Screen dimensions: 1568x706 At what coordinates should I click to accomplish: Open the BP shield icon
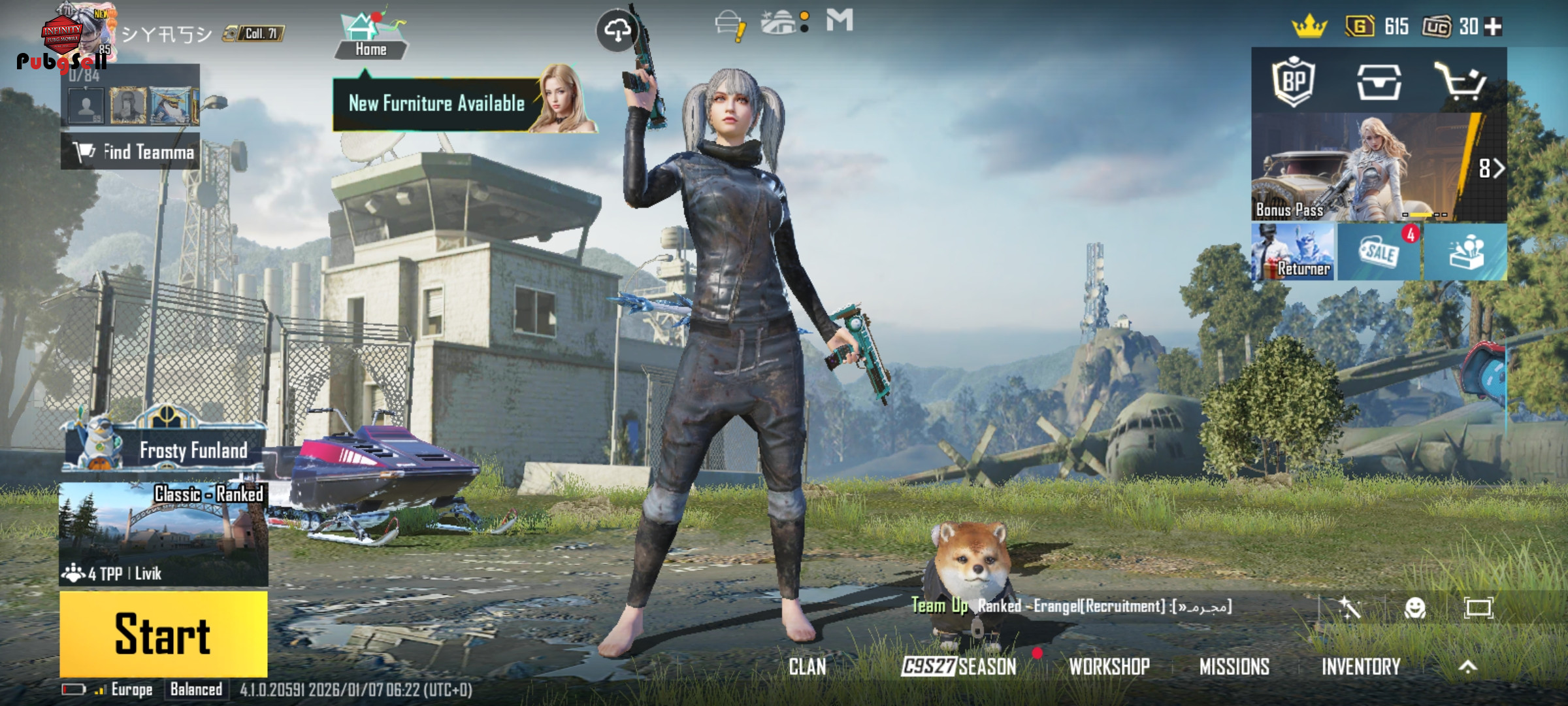click(x=1294, y=82)
